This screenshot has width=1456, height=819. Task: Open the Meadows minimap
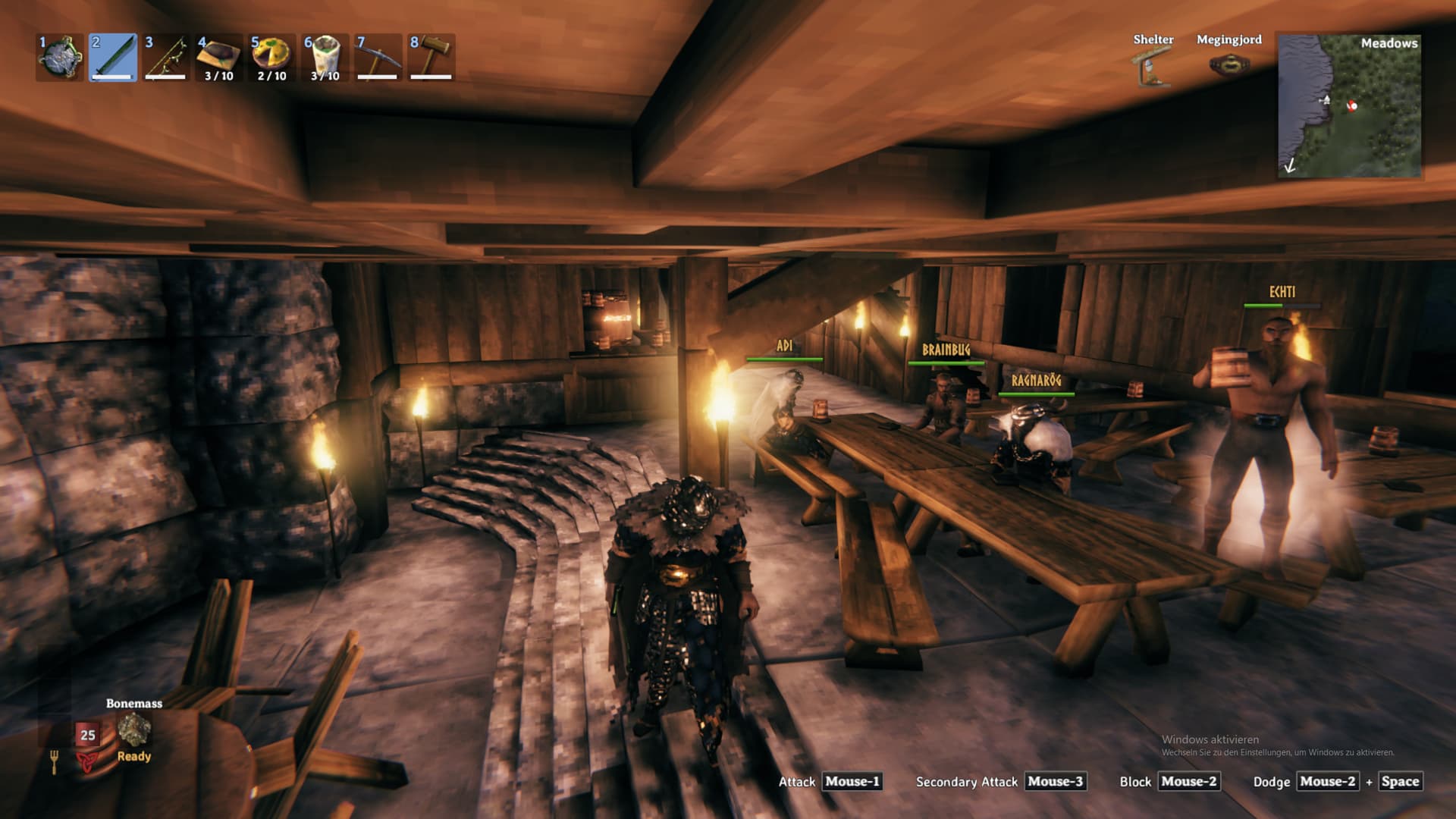(x=1349, y=106)
